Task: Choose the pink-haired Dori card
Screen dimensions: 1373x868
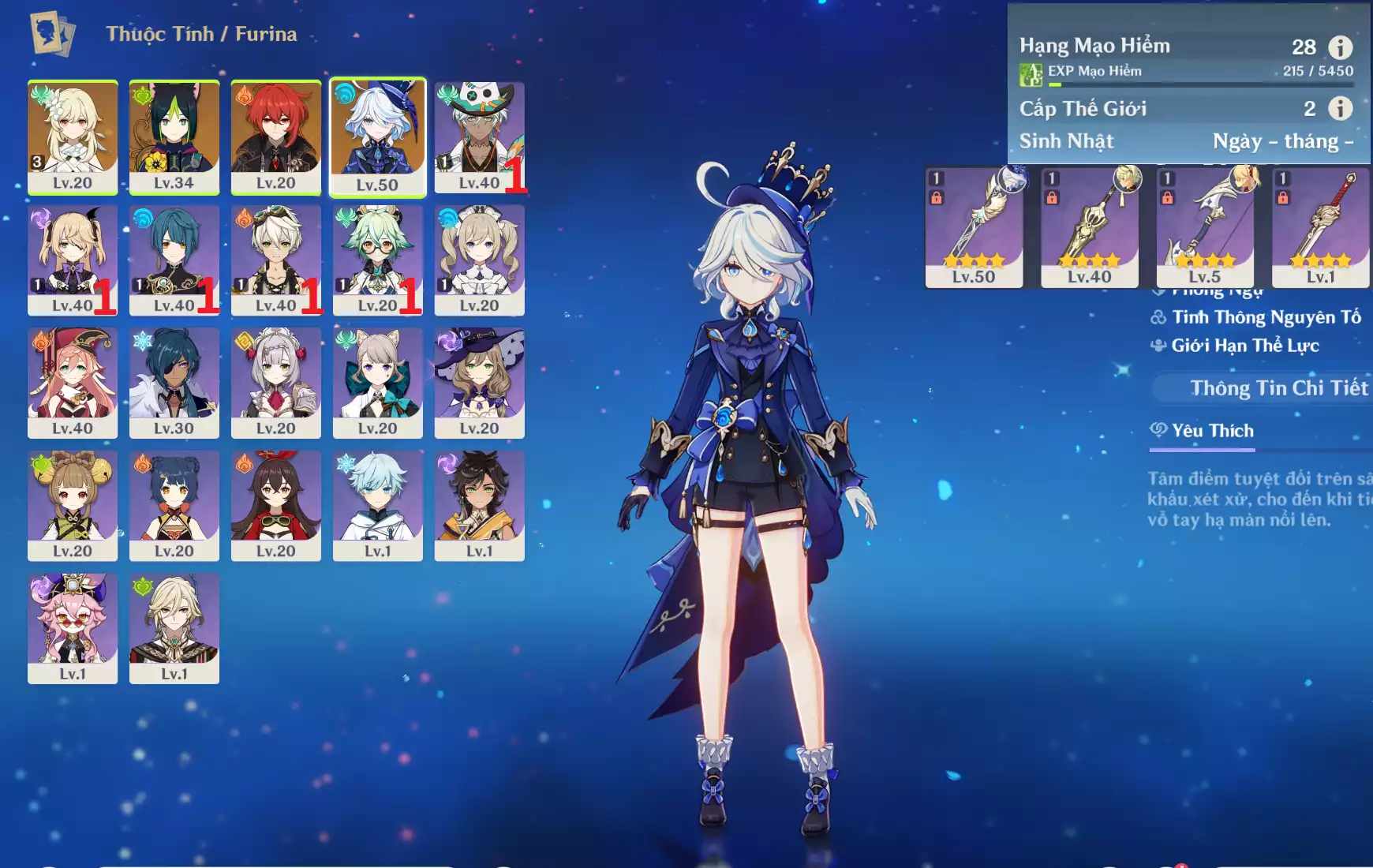Action: point(73,627)
